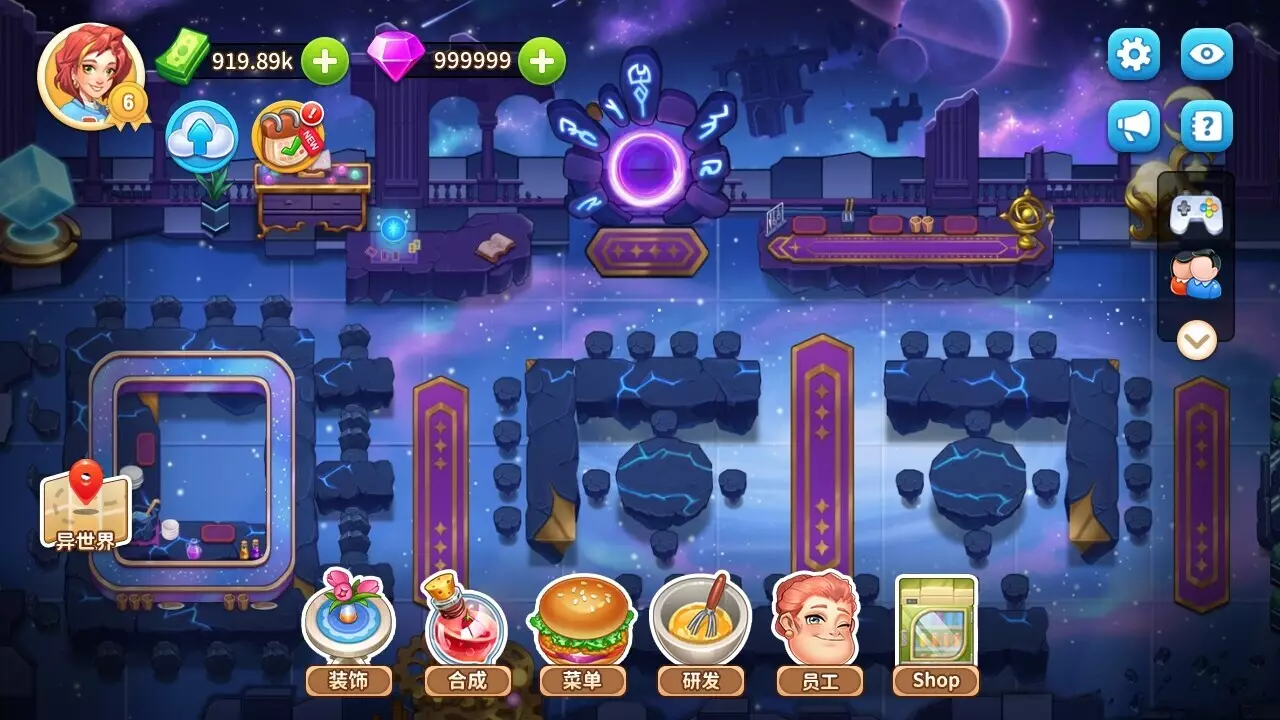Viewport: 1280px width, 720px height.
Task: Open the cloud upload save icon
Action: [x=201, y=138]
